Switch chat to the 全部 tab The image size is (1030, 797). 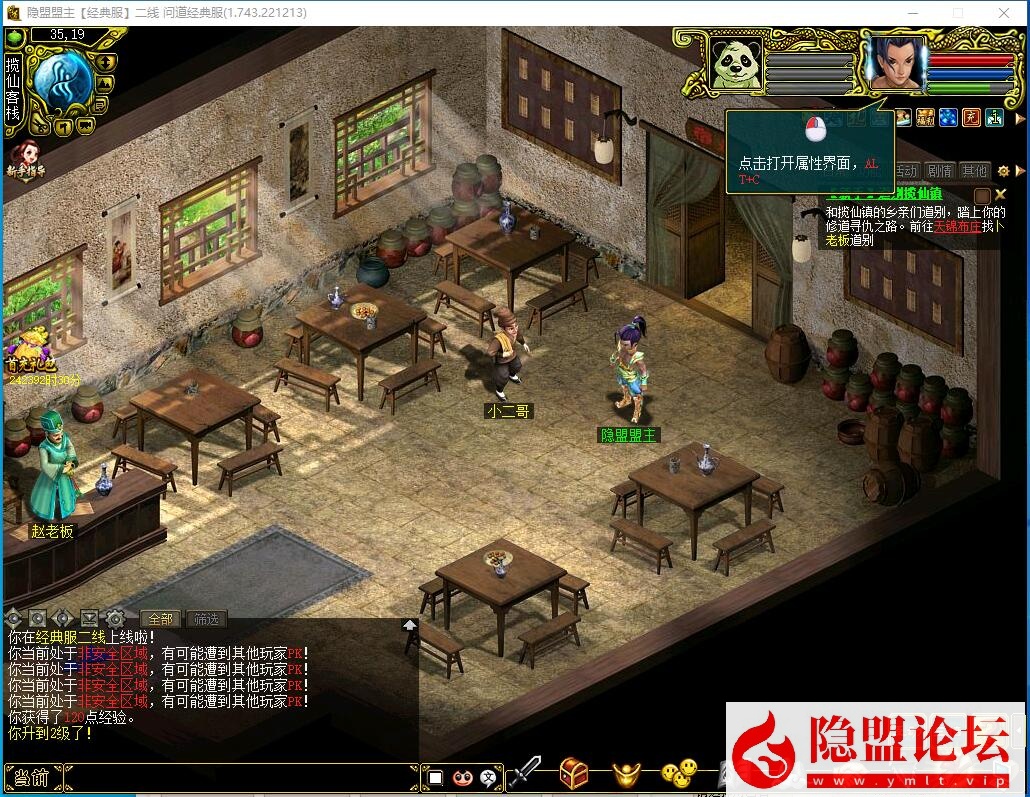160,619
